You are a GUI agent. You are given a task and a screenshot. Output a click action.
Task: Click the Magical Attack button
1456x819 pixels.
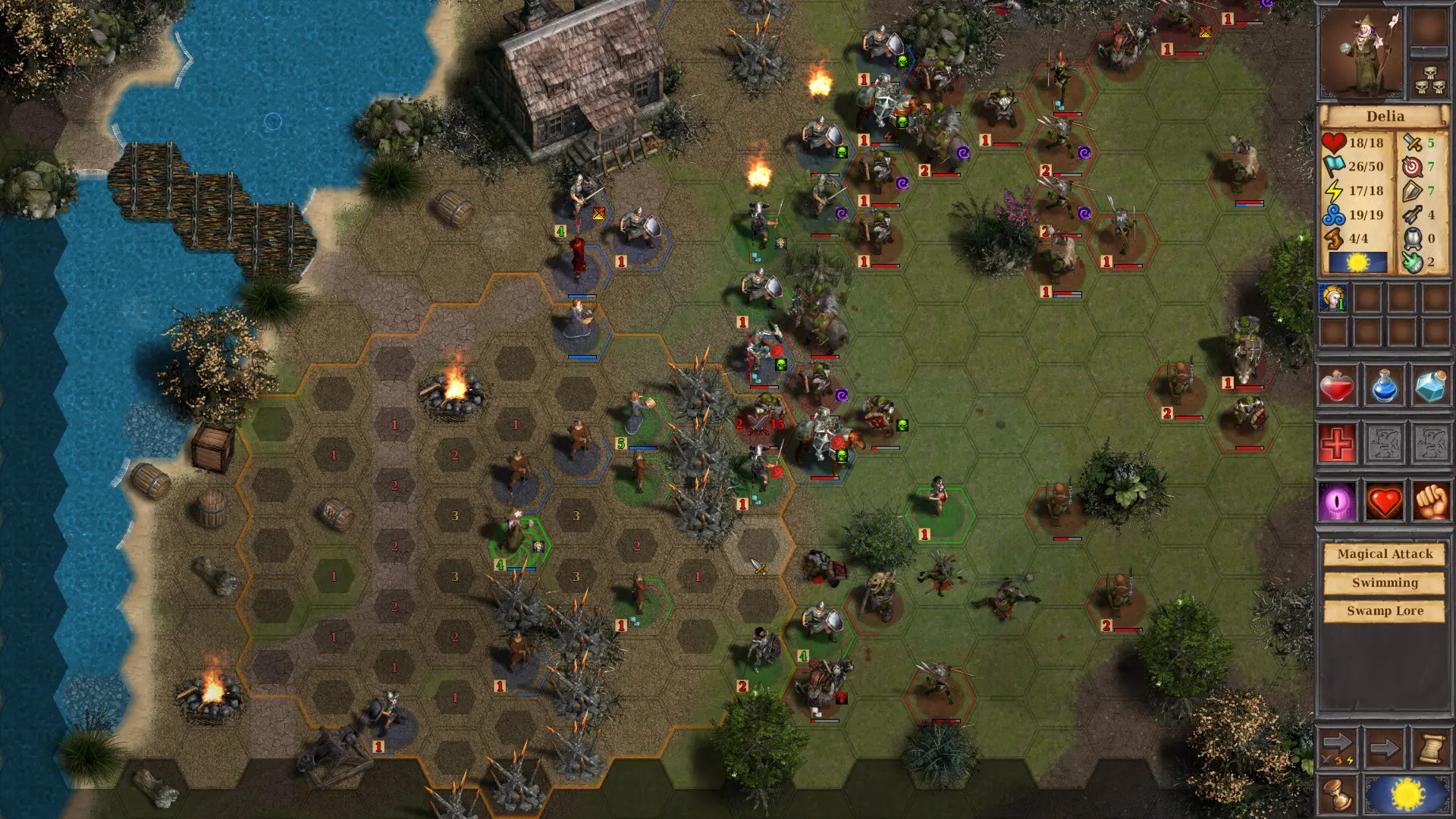tap(1385, 554)
